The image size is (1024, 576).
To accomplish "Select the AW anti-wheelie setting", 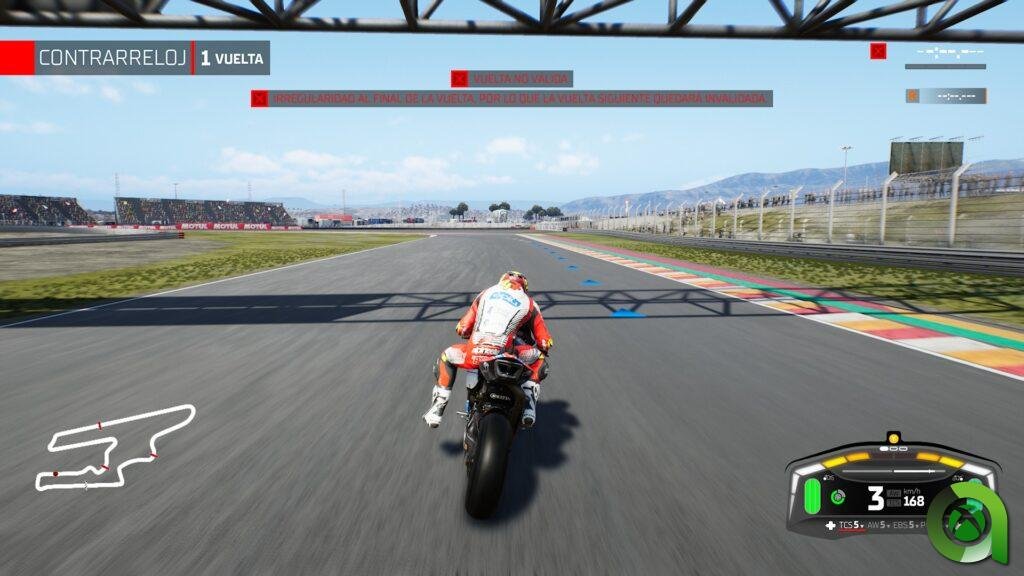I will 877,525.
